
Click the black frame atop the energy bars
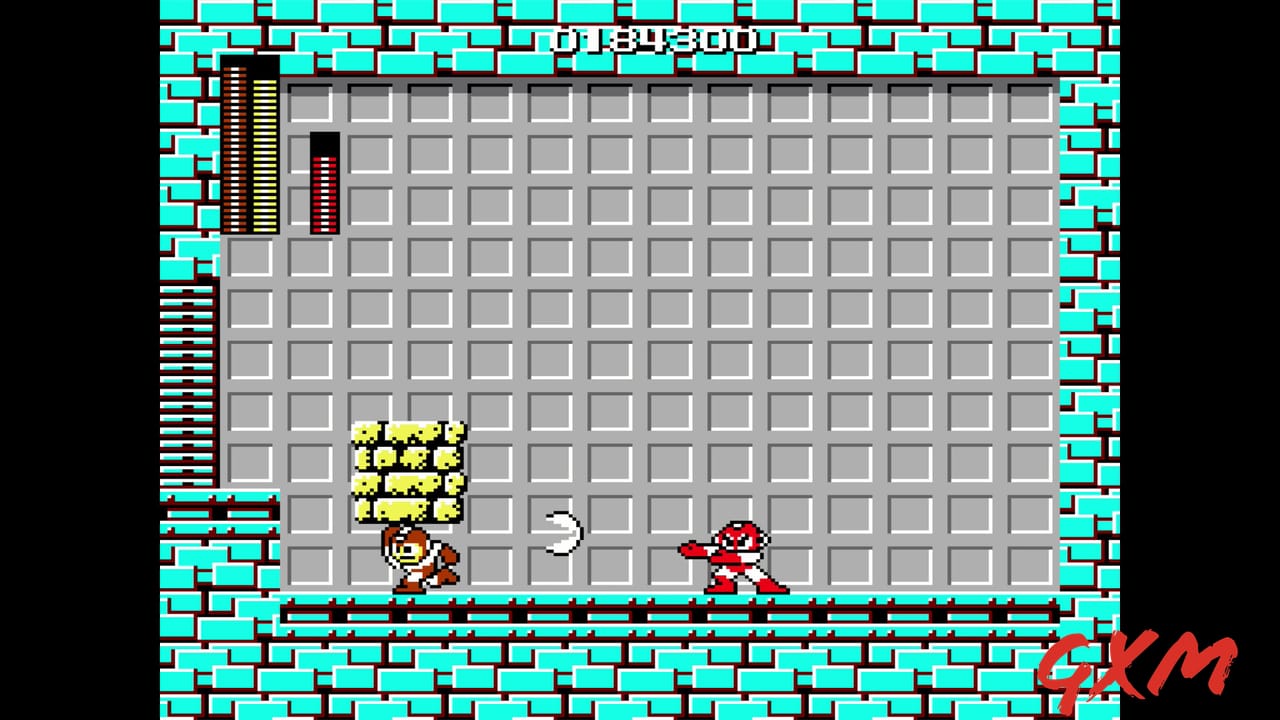click(250, 68)
